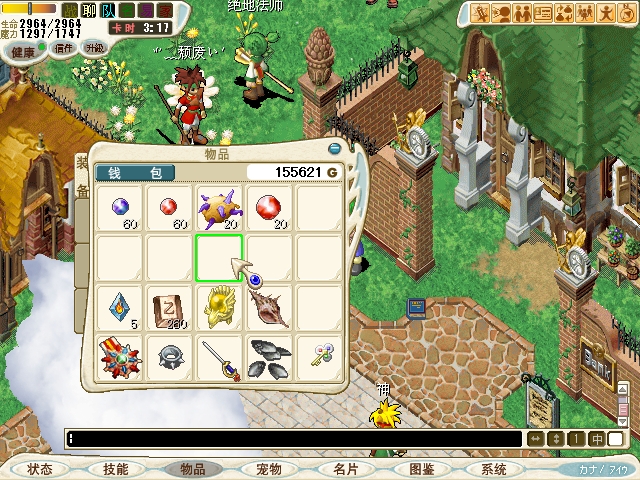Open the 名片 name card menu

click(345, 469)
